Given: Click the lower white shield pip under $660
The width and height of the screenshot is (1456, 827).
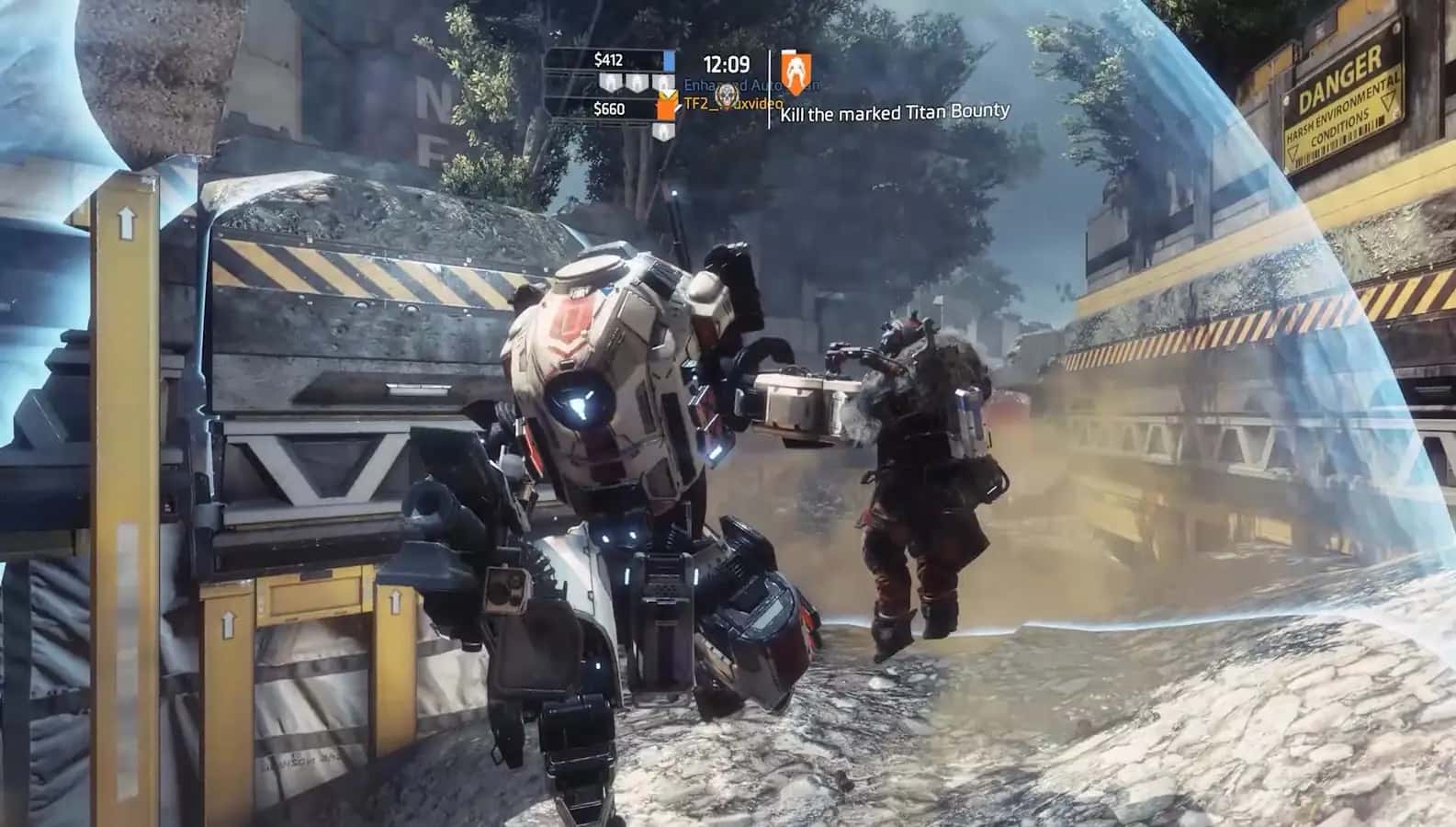Looking at the screenshot, I should pos(663,130).
